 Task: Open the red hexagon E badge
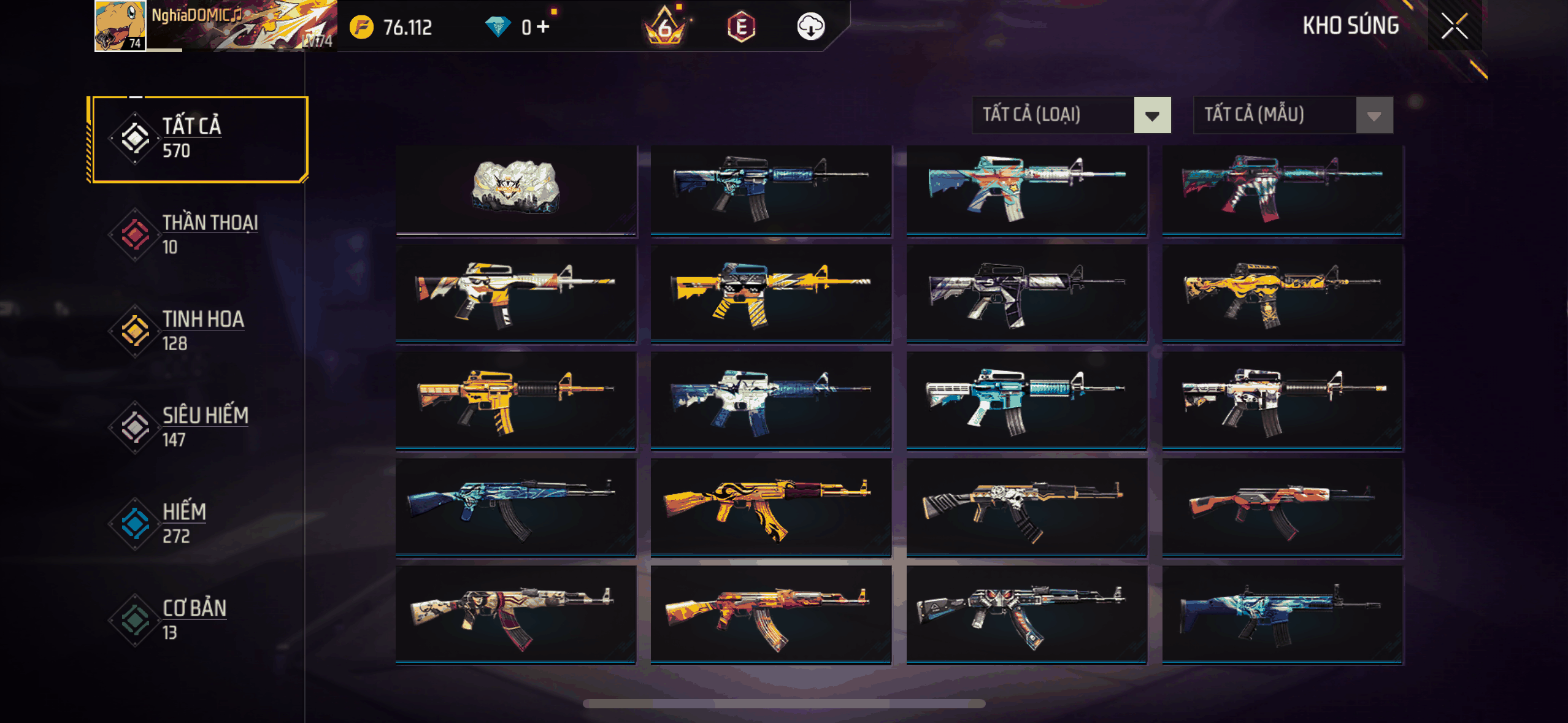tap(741, 26)
